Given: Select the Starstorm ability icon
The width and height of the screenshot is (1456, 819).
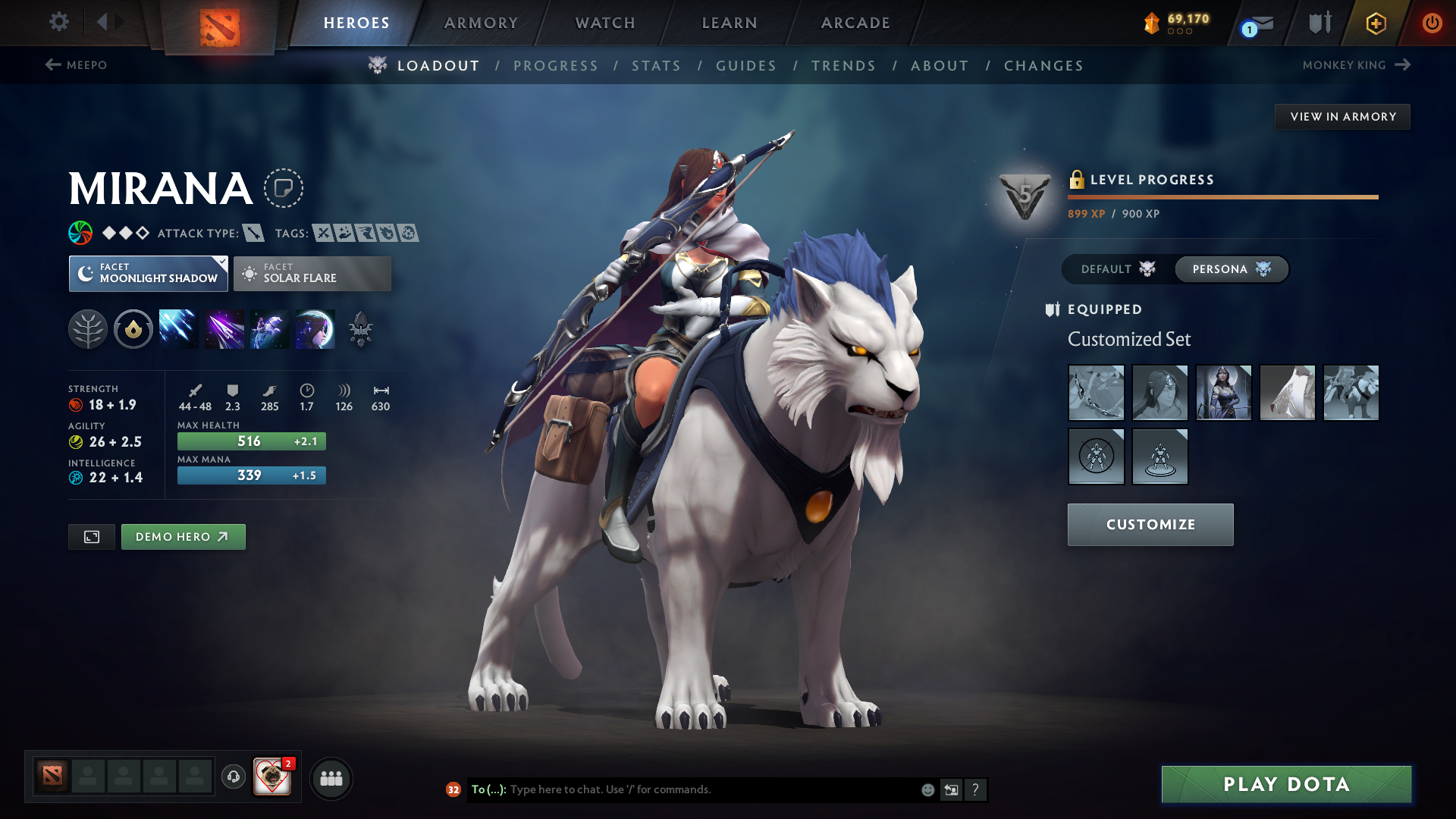Looking at the screenshot, I should click(x=178, y=328).
